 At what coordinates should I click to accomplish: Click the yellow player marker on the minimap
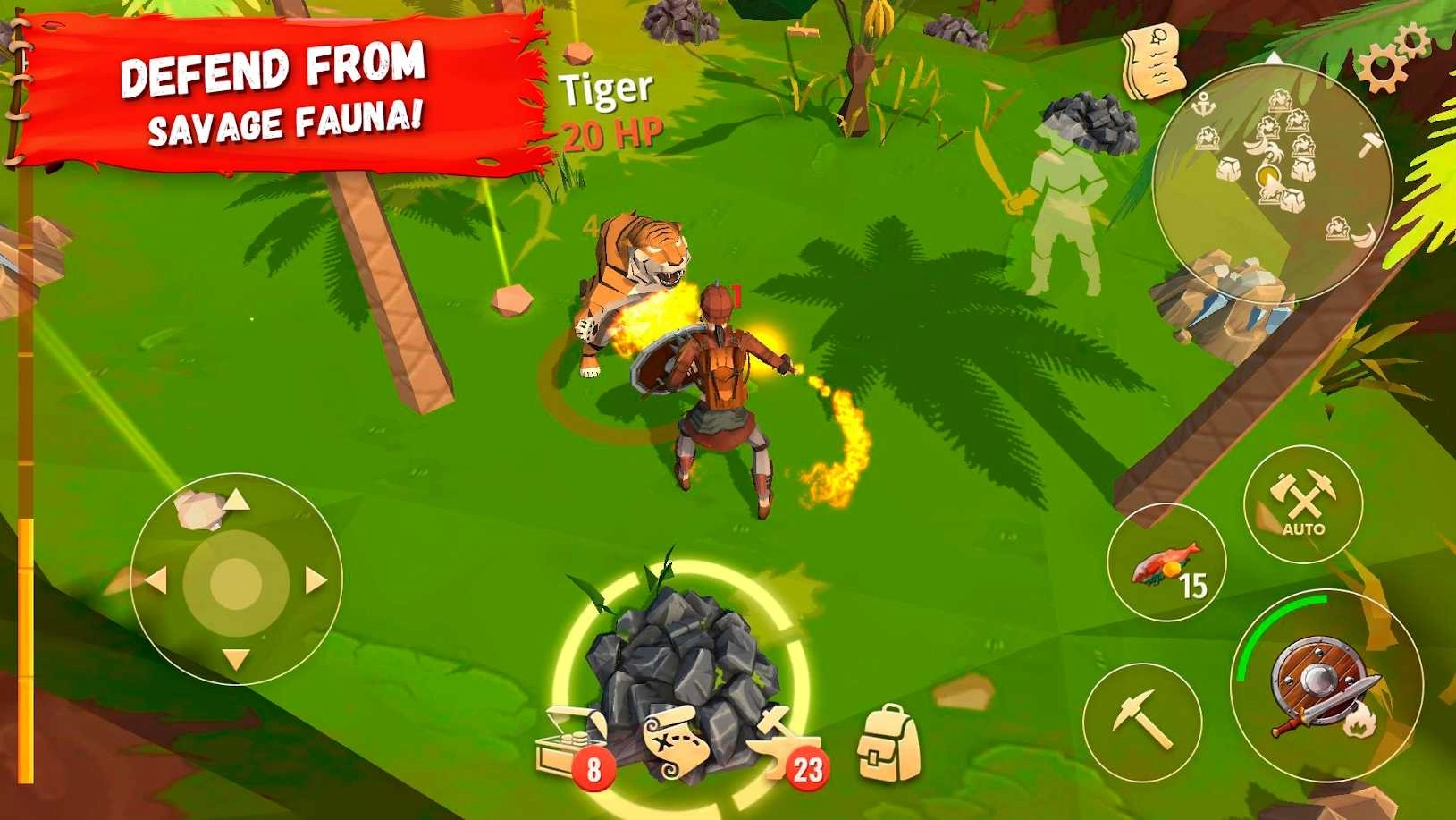click(1269, 175)
